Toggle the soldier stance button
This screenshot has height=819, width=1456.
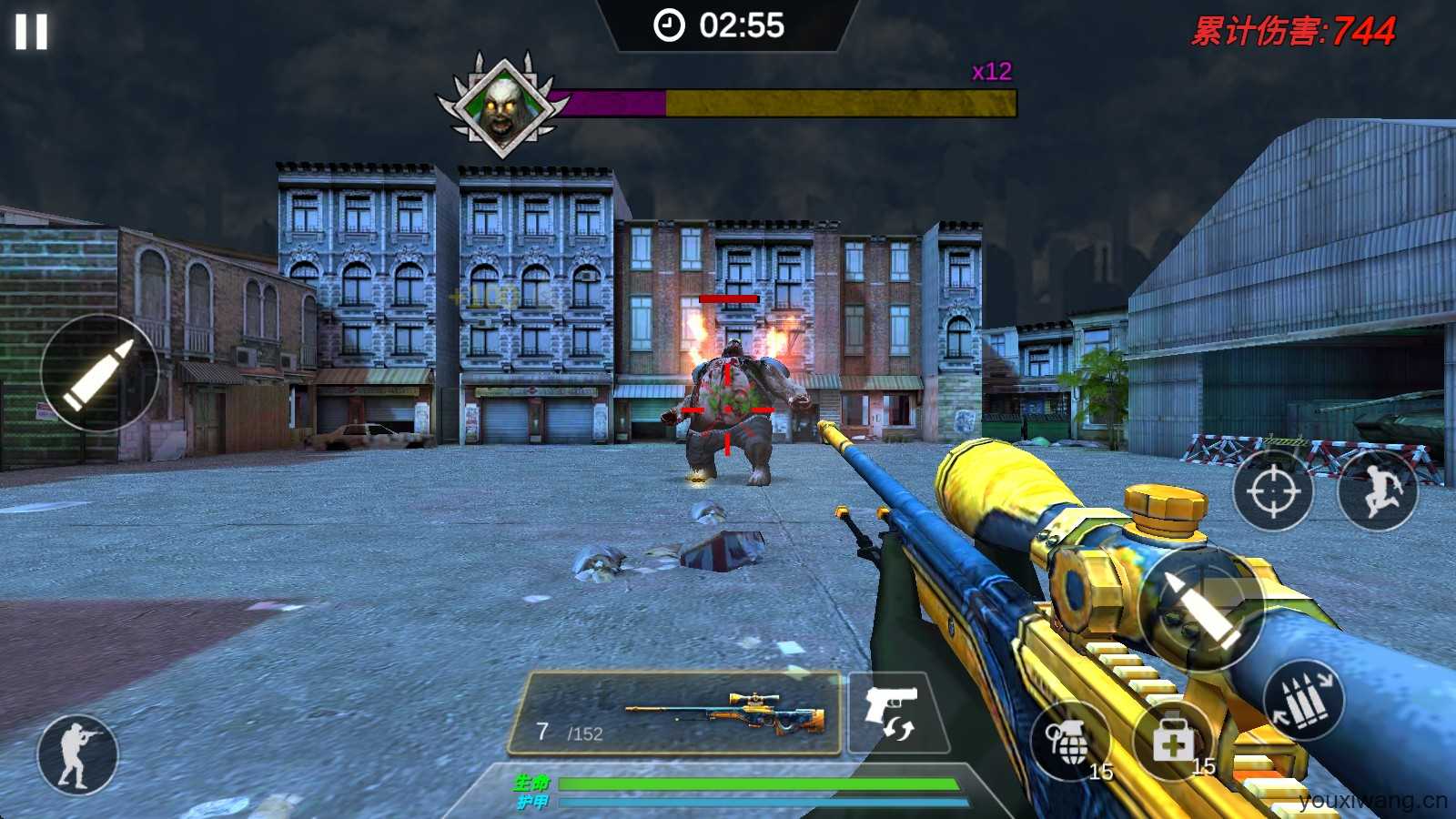coord(77,754)
